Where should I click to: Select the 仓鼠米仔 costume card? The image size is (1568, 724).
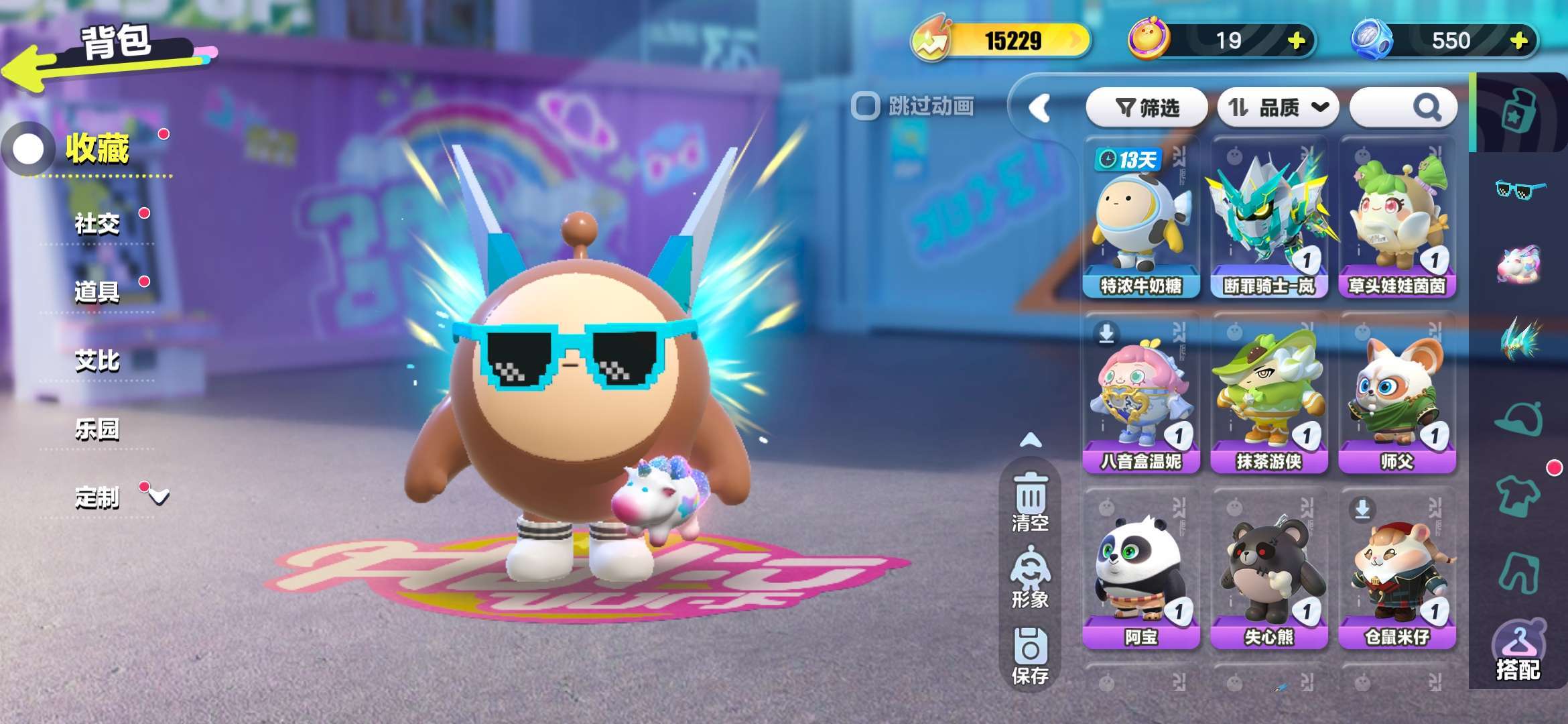pyautogui.click(x=1397, y=570)
